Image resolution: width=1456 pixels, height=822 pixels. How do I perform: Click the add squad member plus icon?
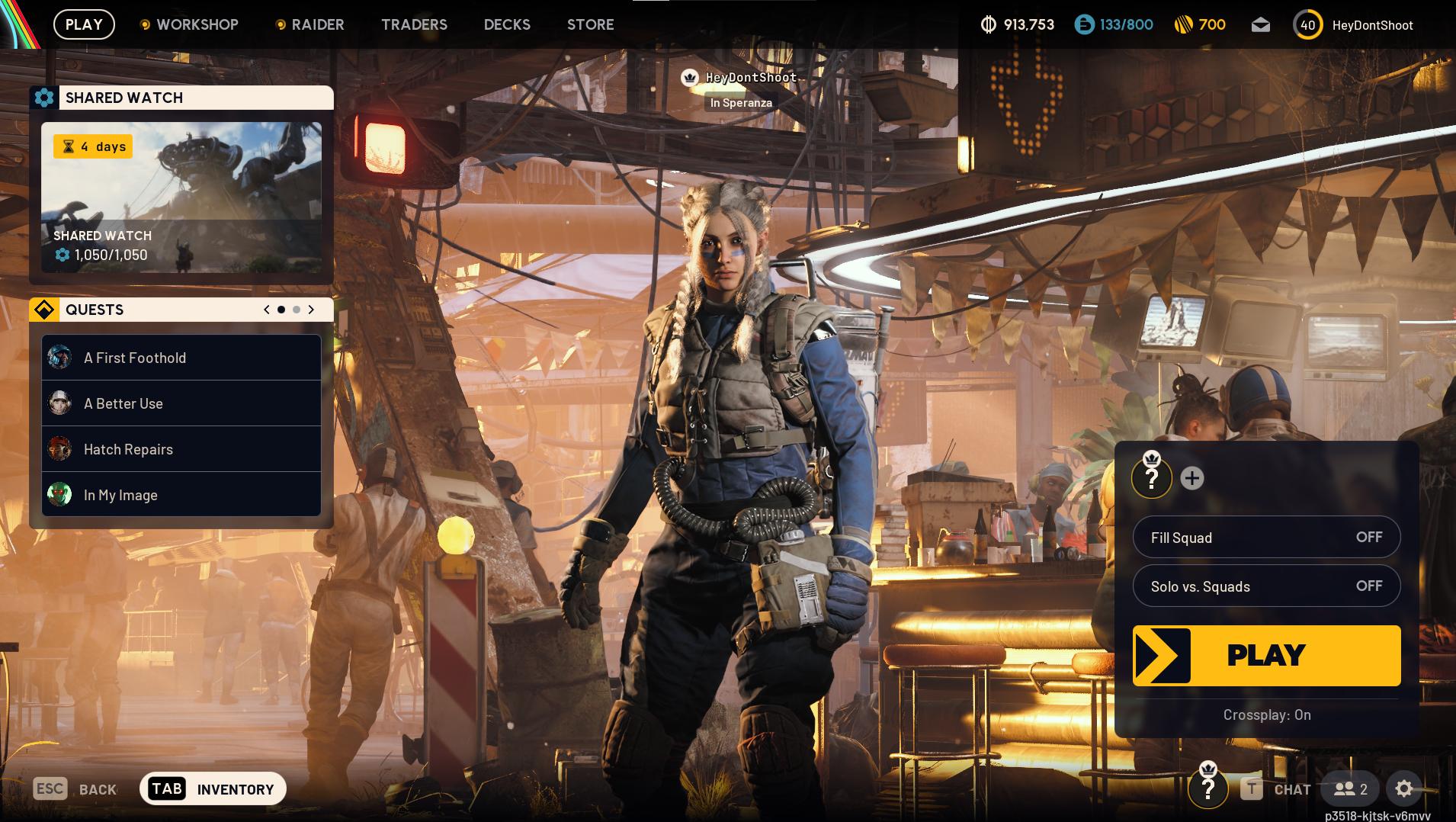(1191, 478)
